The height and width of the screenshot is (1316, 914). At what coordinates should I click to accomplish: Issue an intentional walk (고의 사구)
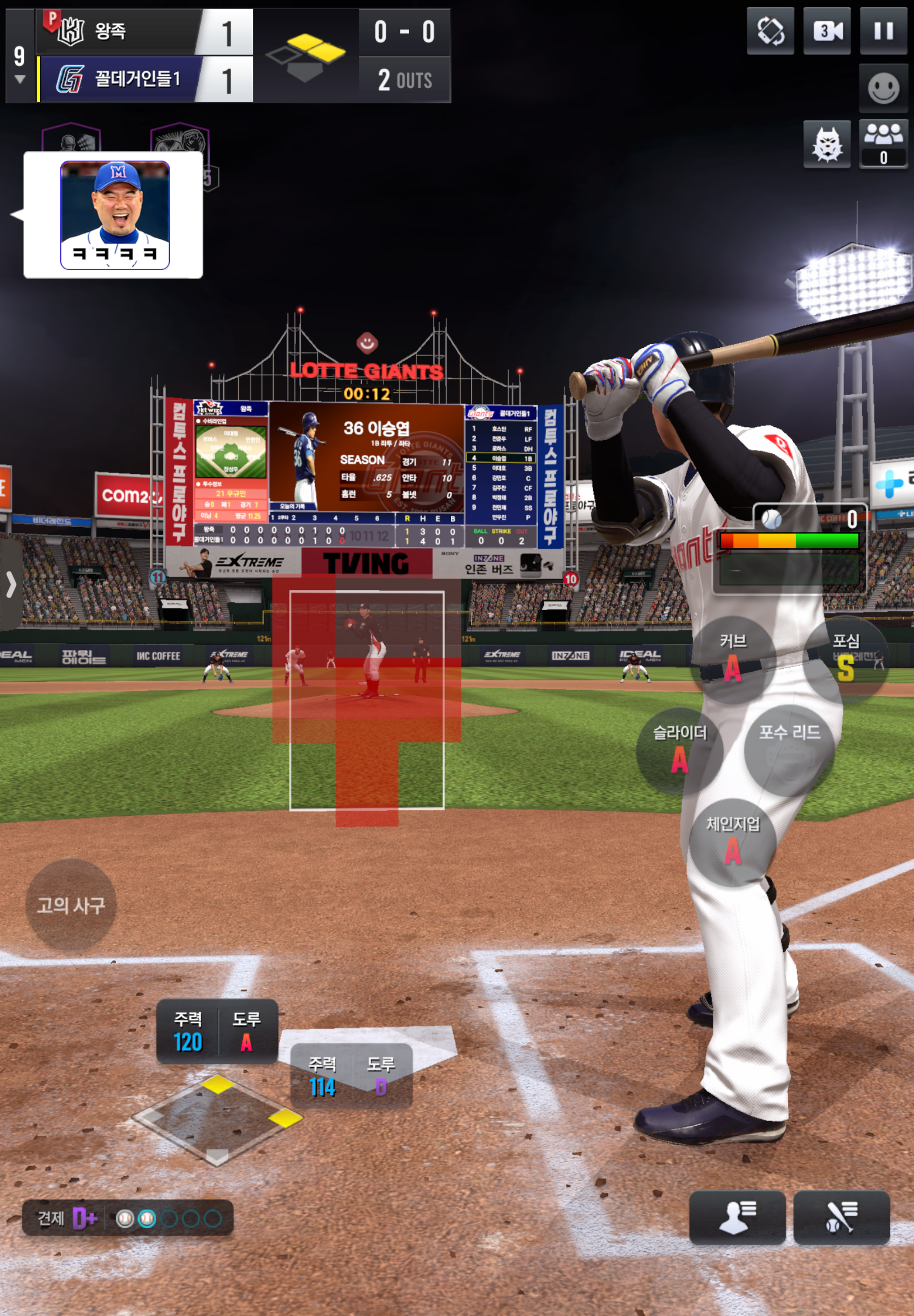(x=71, y=905)
